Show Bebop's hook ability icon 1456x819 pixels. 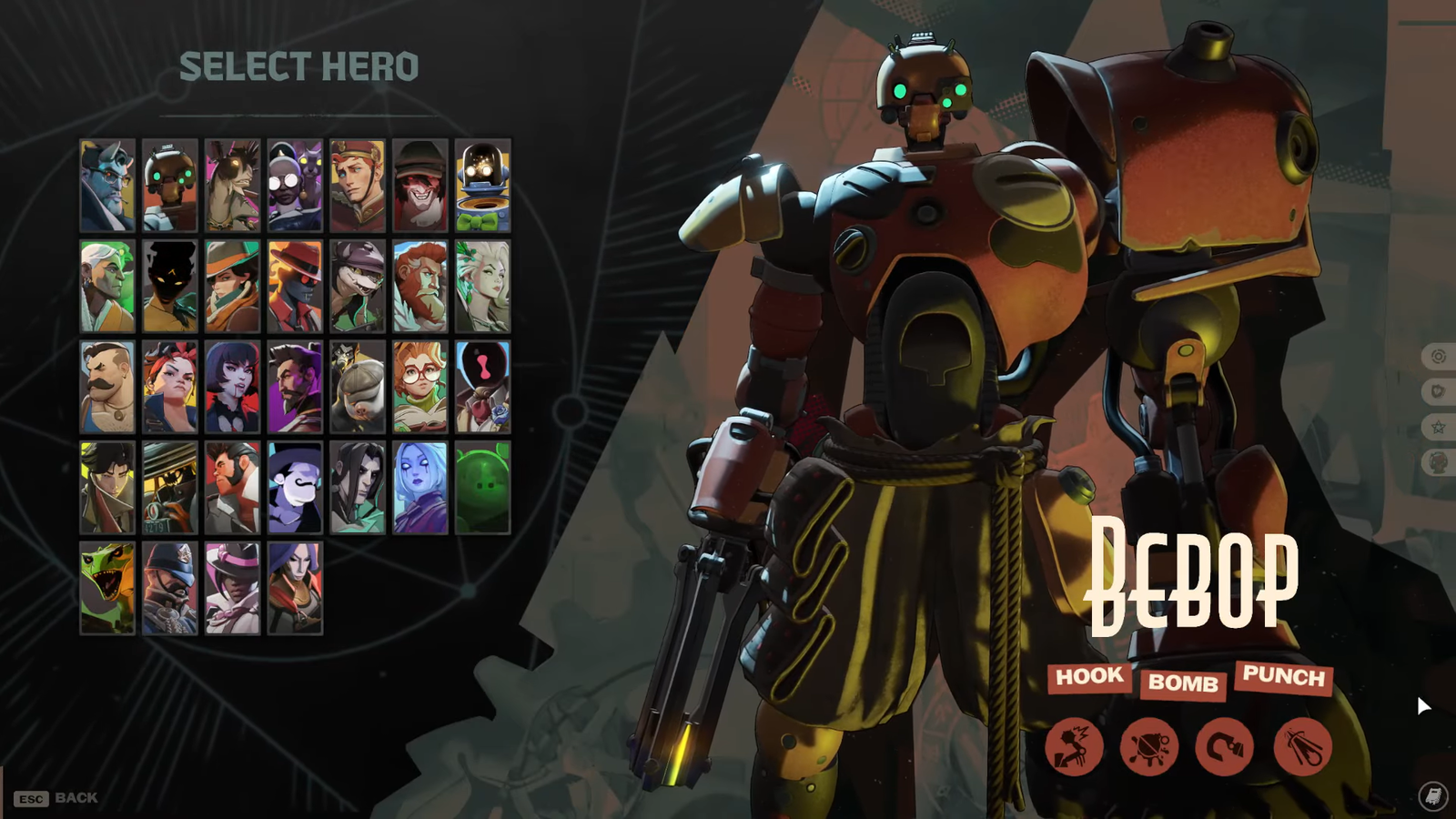[x=1225, y=747]
